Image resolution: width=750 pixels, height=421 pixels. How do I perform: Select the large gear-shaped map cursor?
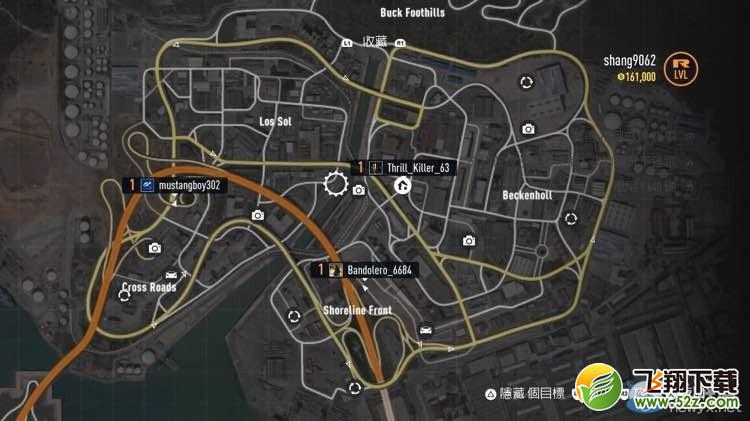(x=335, y=183)
